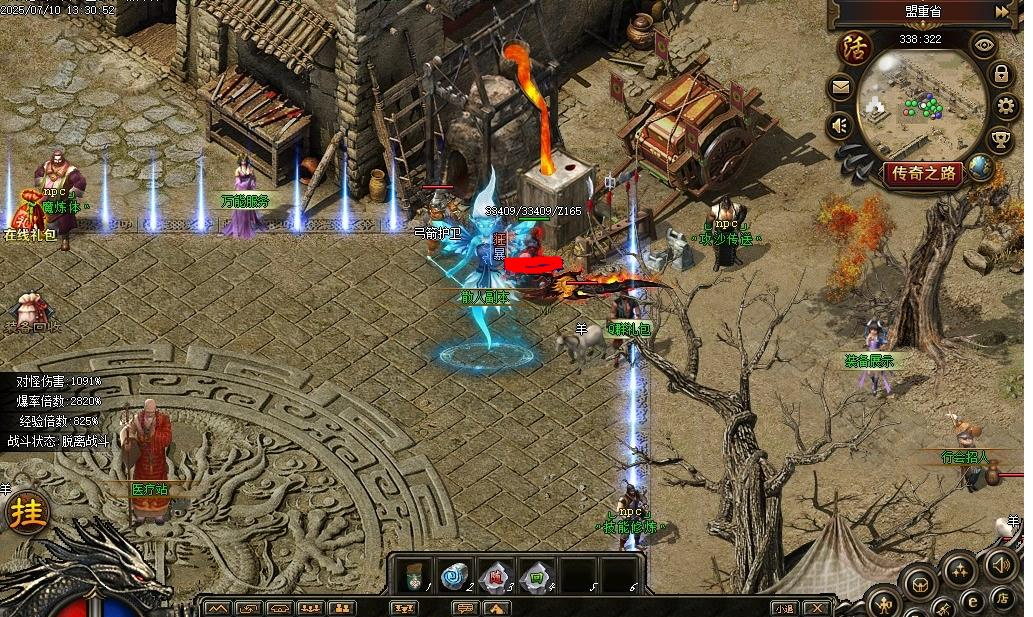Click the X exit button on bottom bar

(x=817, y=607)
